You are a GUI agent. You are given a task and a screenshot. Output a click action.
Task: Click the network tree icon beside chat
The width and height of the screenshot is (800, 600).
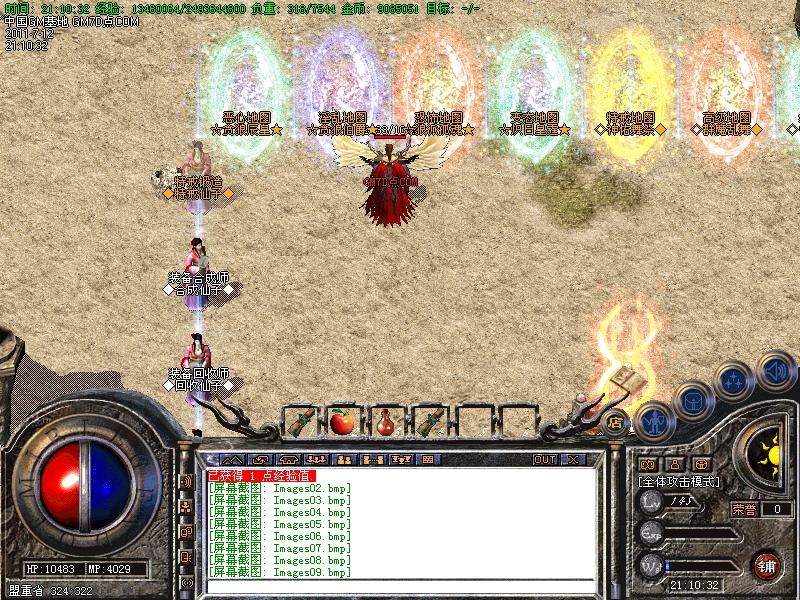coord(186,507)
